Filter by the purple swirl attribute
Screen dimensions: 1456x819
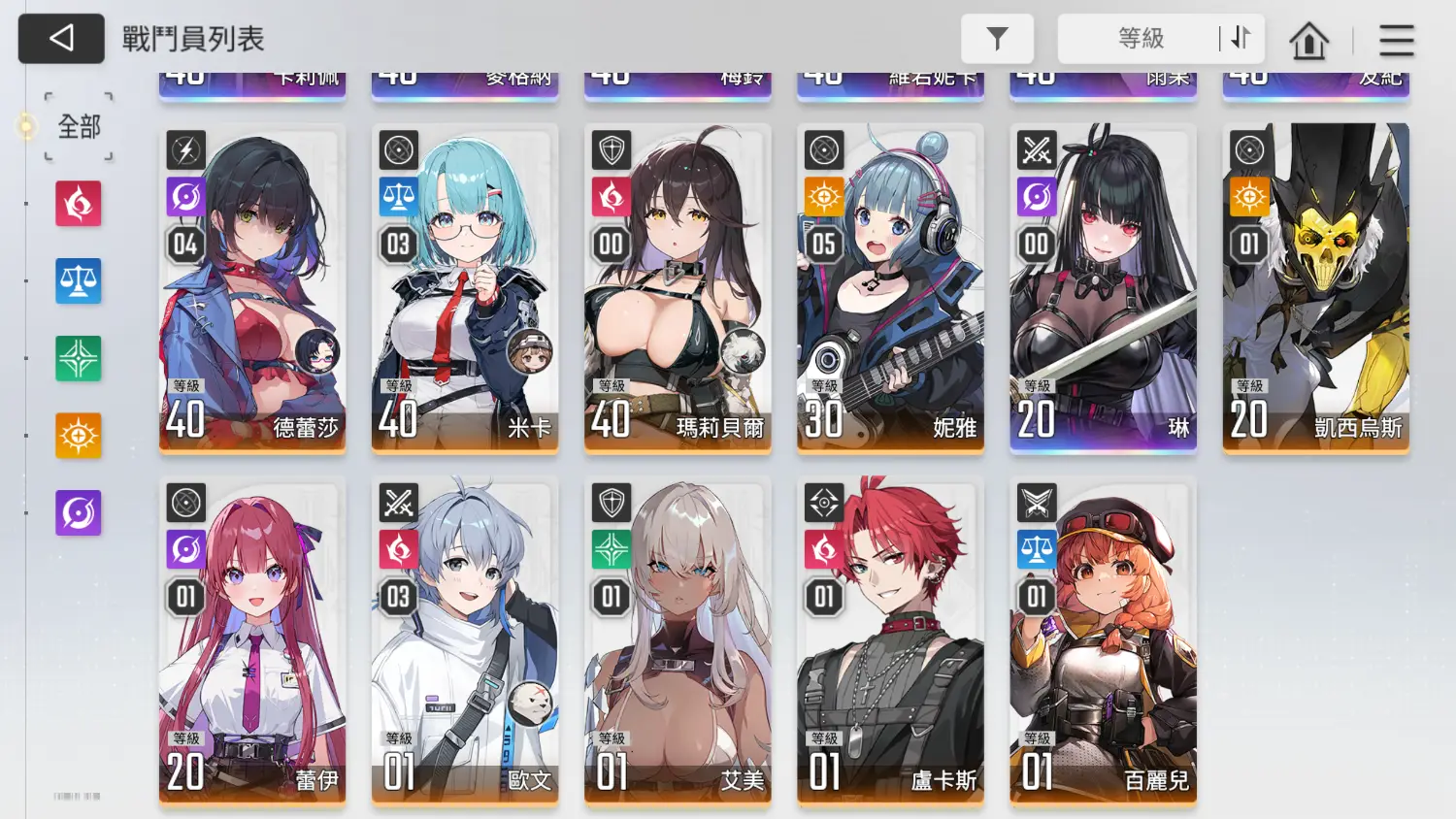point(79,513)
